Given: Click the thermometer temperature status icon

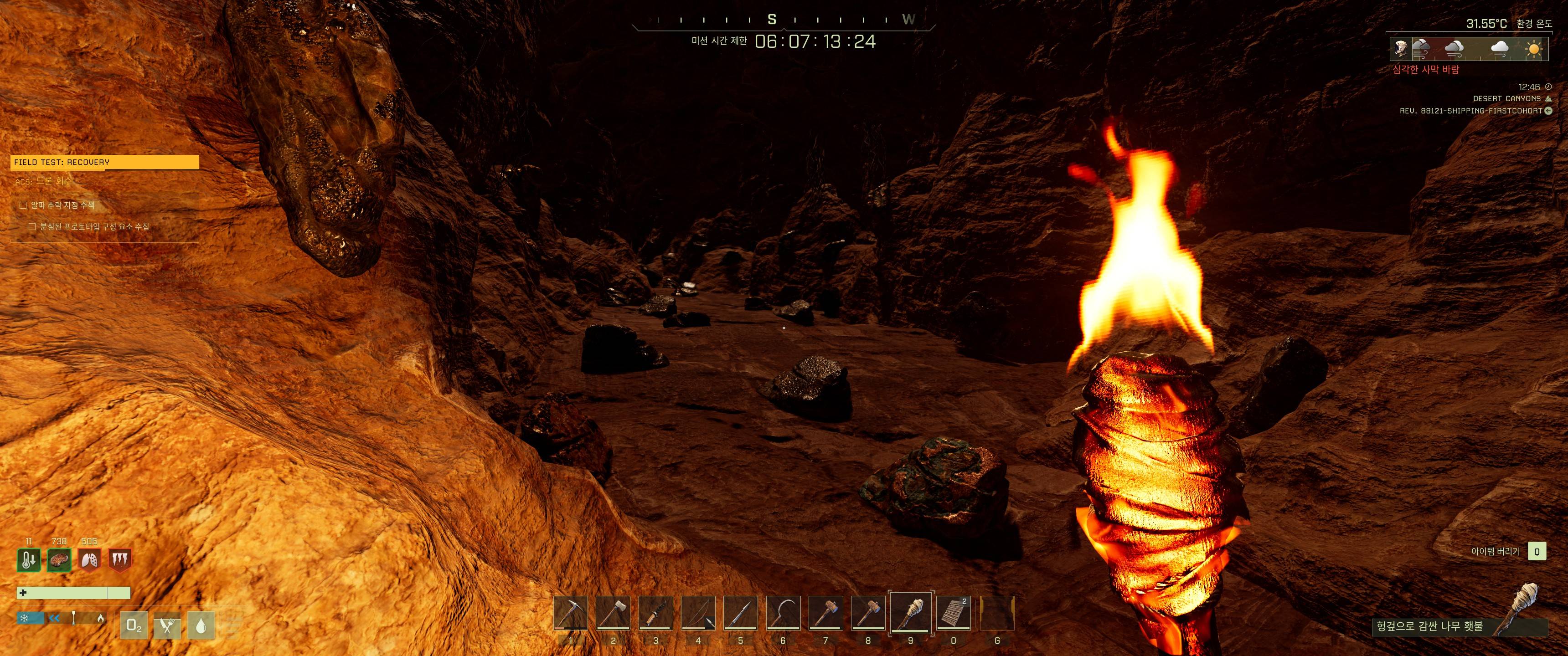Looking at the screenshot, I should 29,560.
